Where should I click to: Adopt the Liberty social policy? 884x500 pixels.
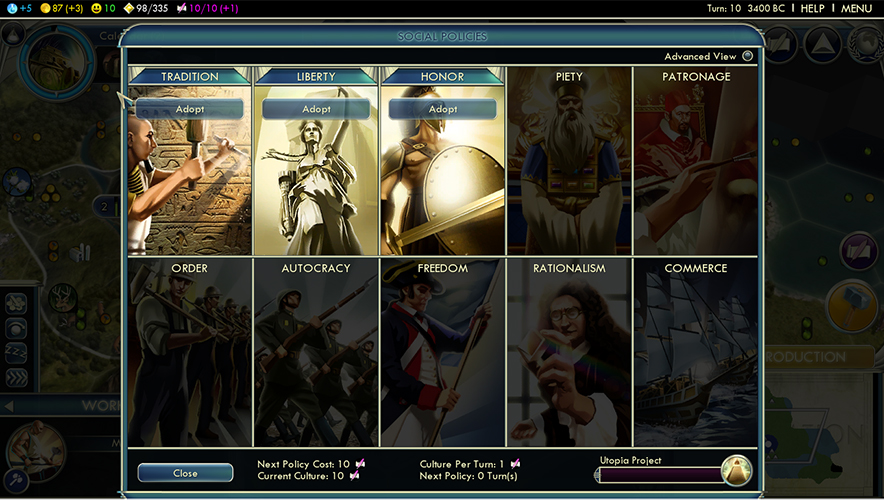[x=316, y=109]
